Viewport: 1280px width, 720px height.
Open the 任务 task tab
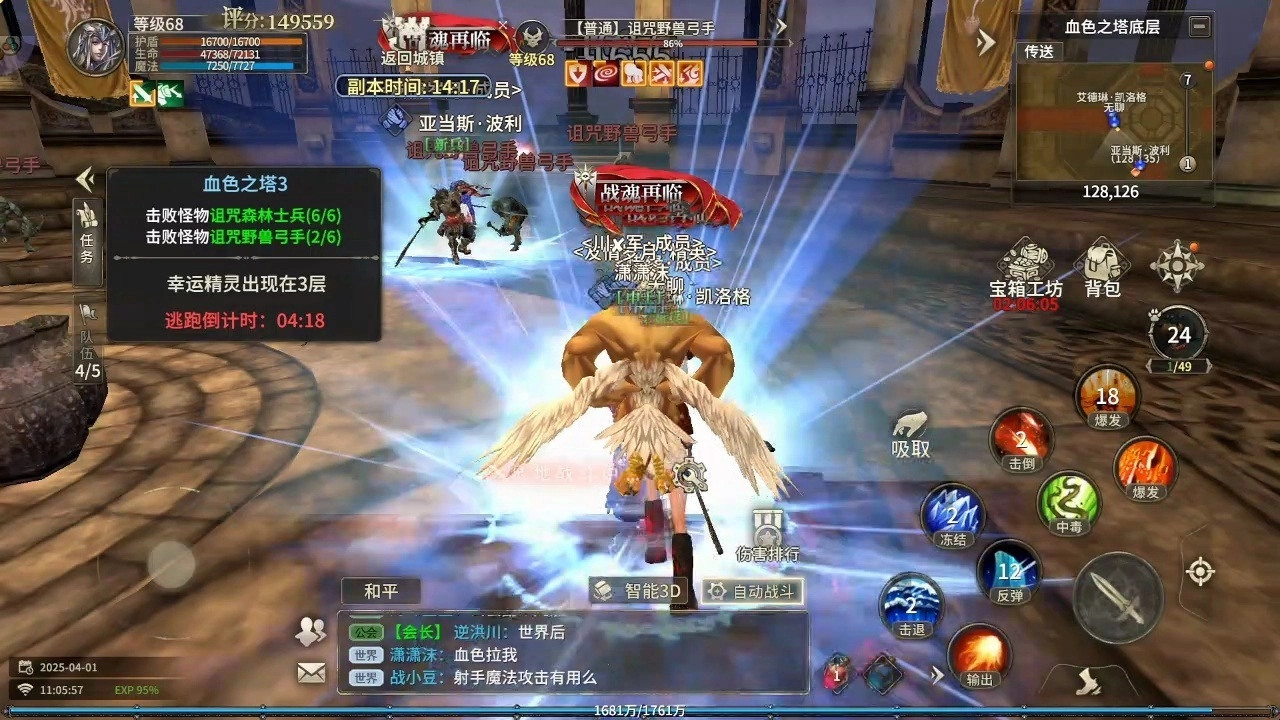[86, 240]
